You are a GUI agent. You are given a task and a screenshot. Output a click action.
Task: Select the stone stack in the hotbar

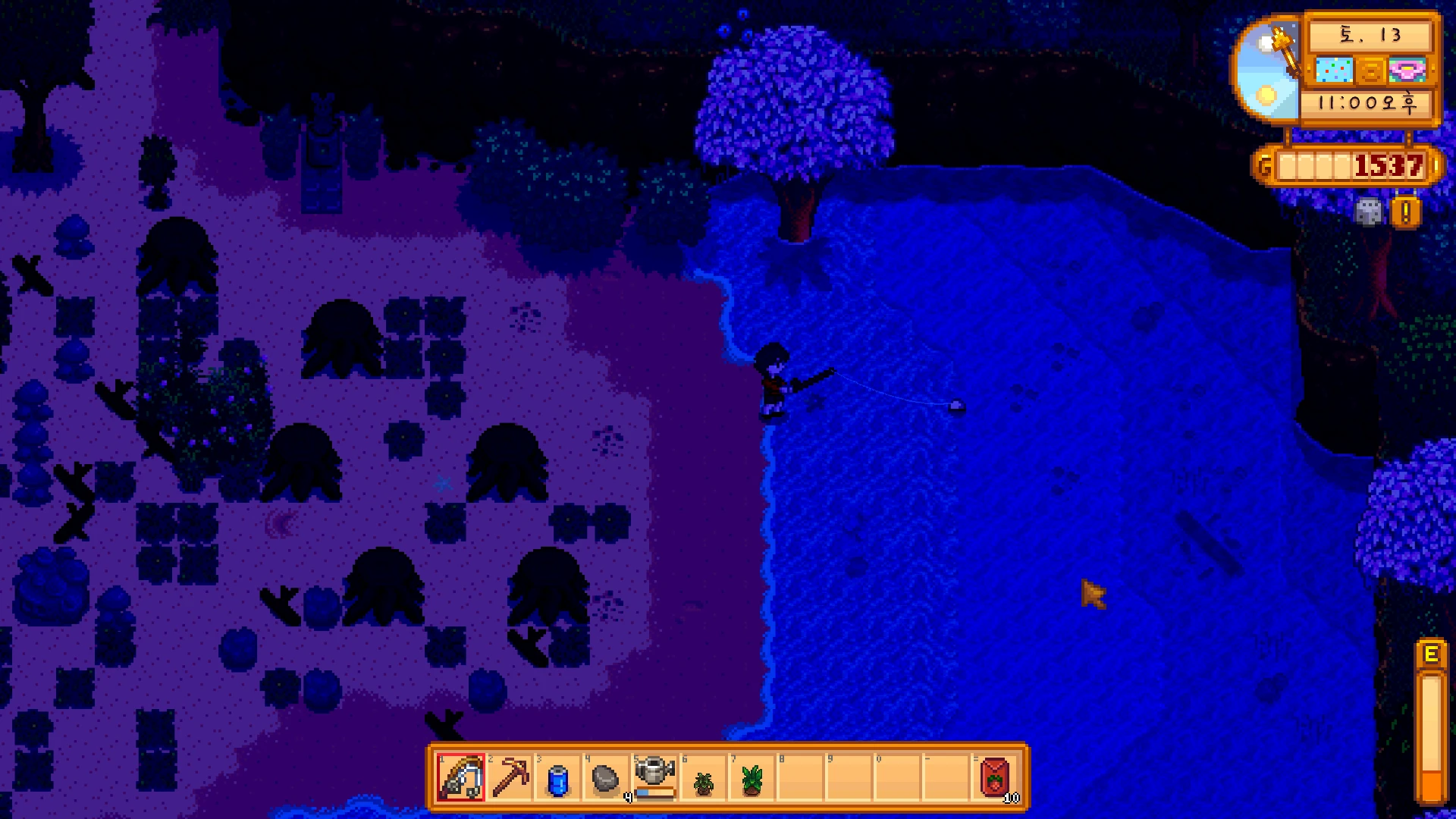[x=606, y=779]
